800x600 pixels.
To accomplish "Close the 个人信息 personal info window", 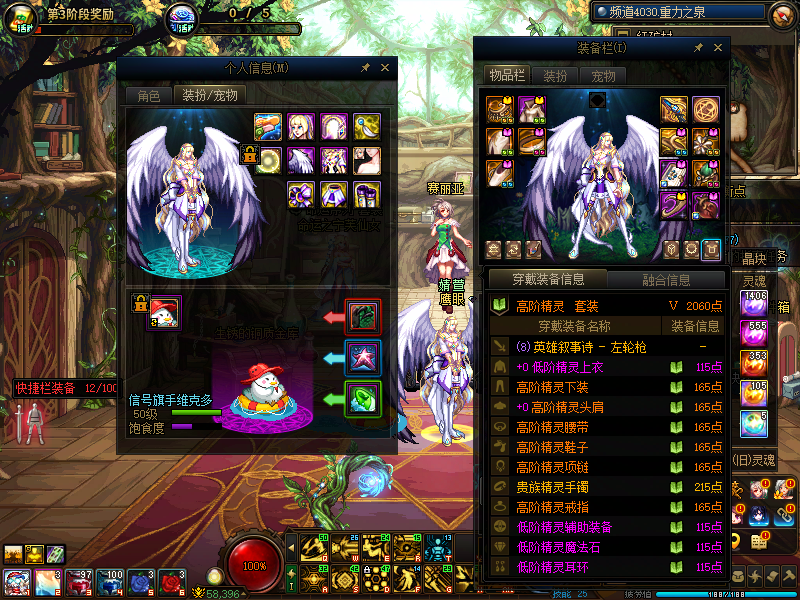I will [385, 67].
